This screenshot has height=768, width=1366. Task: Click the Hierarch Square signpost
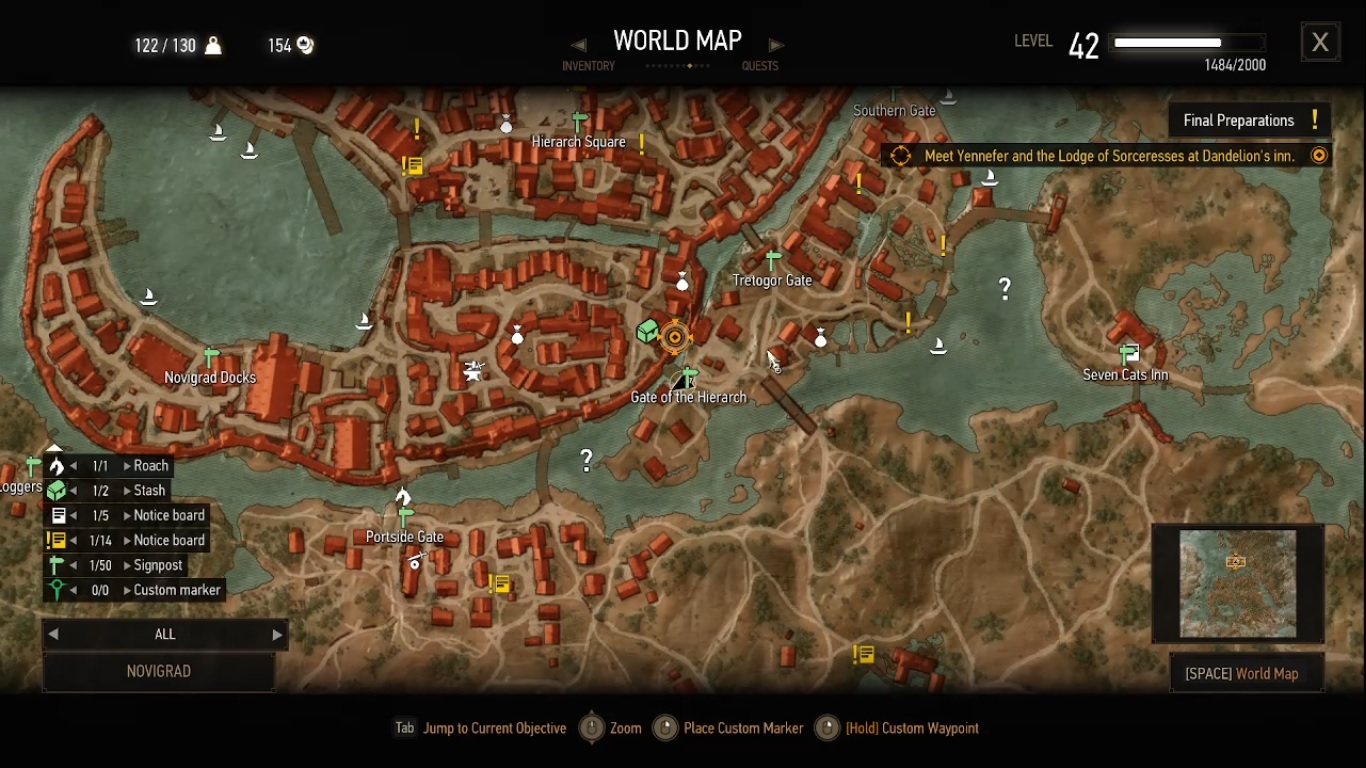pyautogui.click(x=579, y=122)
